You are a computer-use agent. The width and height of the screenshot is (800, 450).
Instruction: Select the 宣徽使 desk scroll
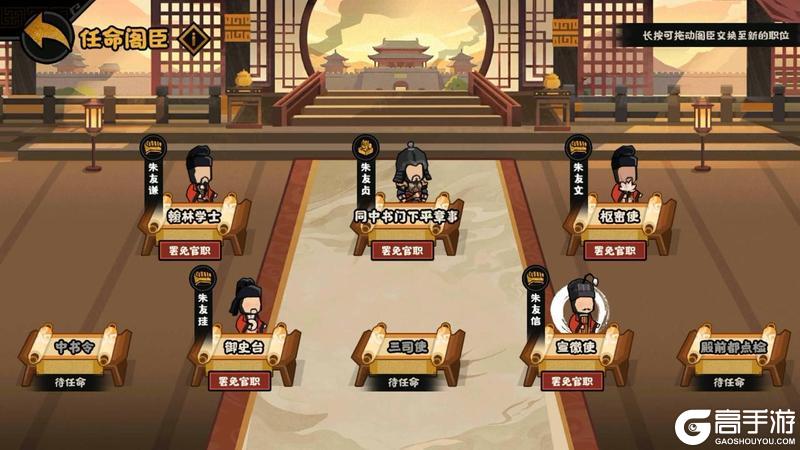[573, 347]
